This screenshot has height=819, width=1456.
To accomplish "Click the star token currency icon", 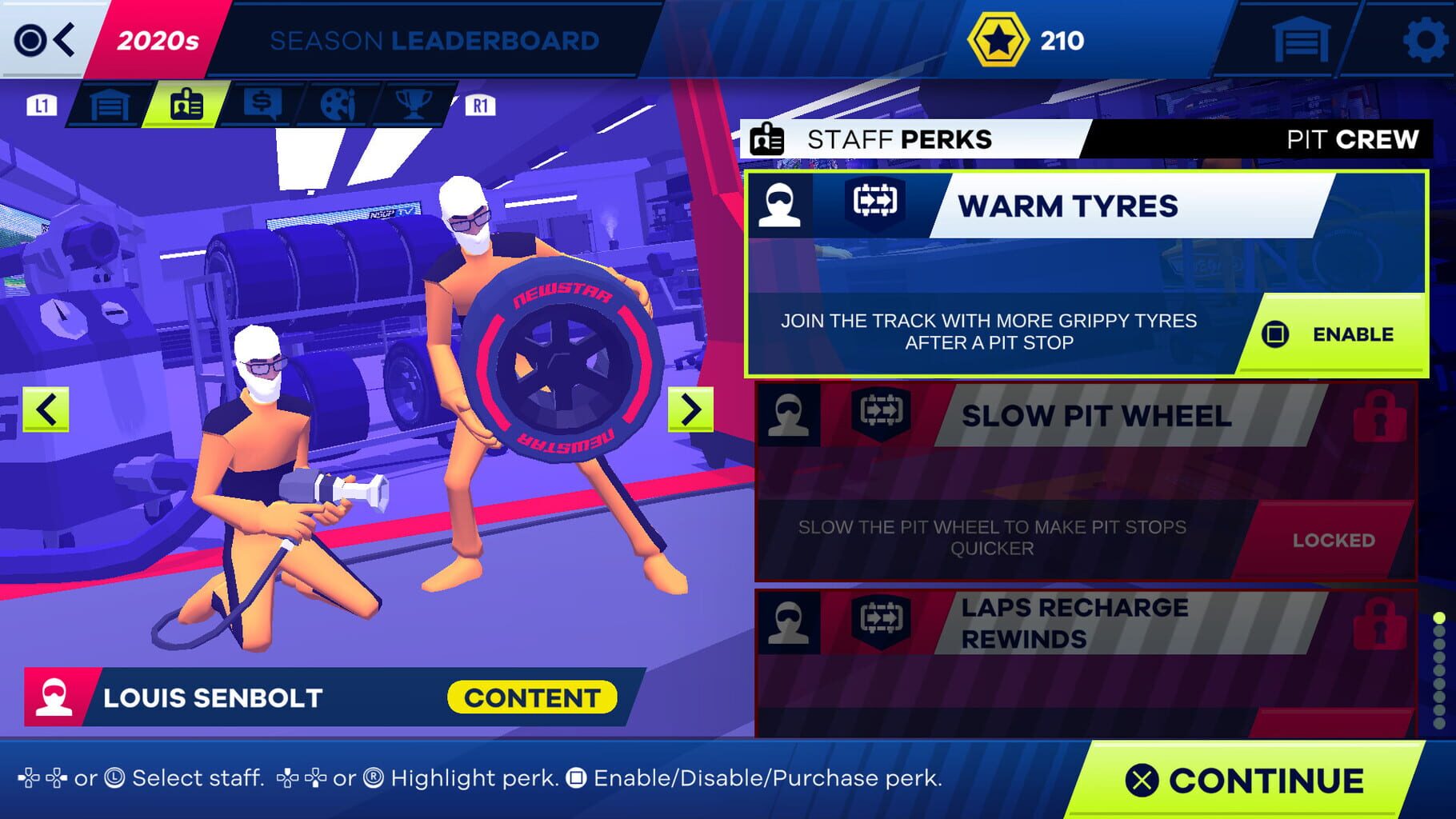I will (998, 38).
